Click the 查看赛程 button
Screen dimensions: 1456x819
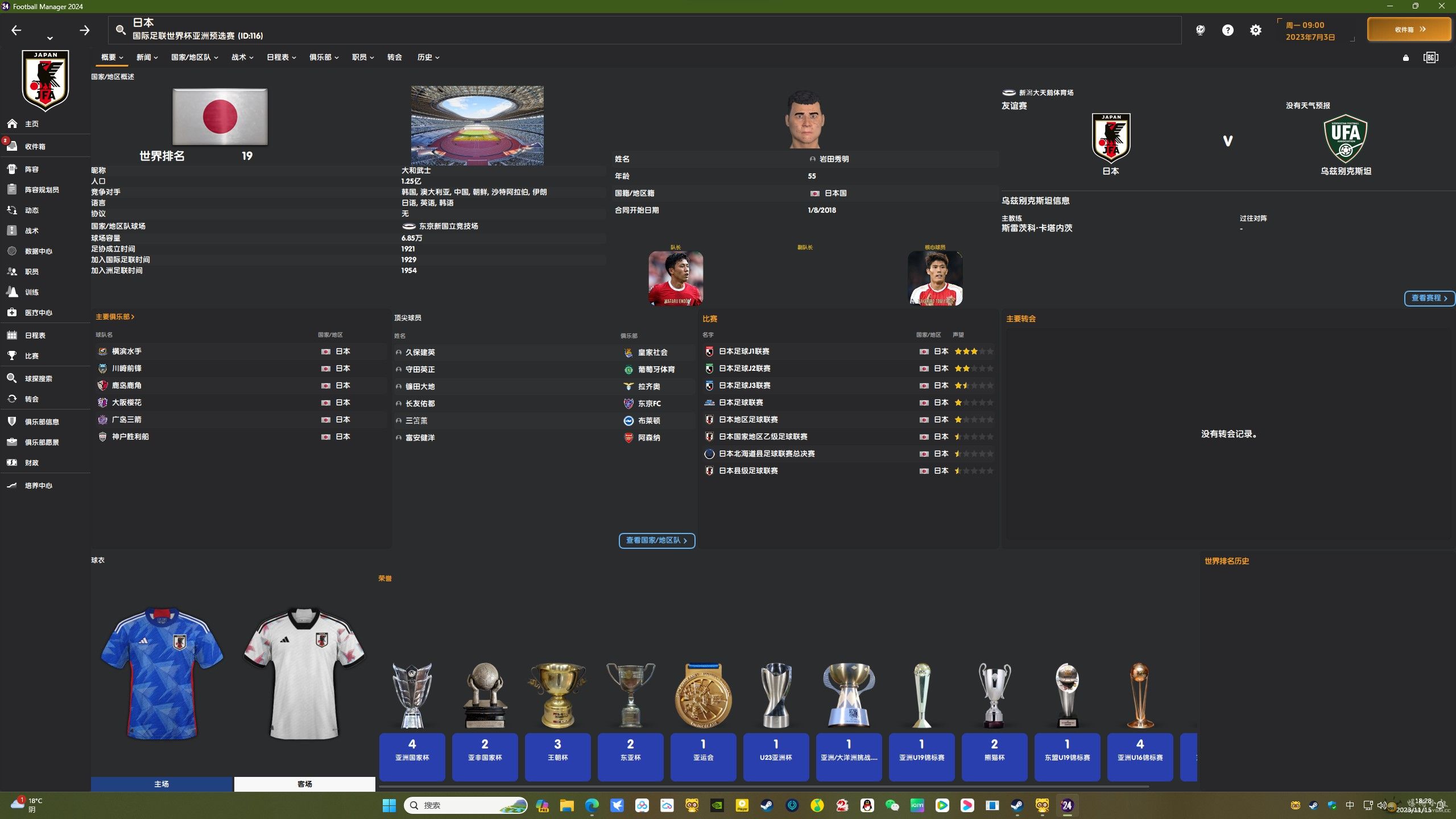(x=1429, y=298)
